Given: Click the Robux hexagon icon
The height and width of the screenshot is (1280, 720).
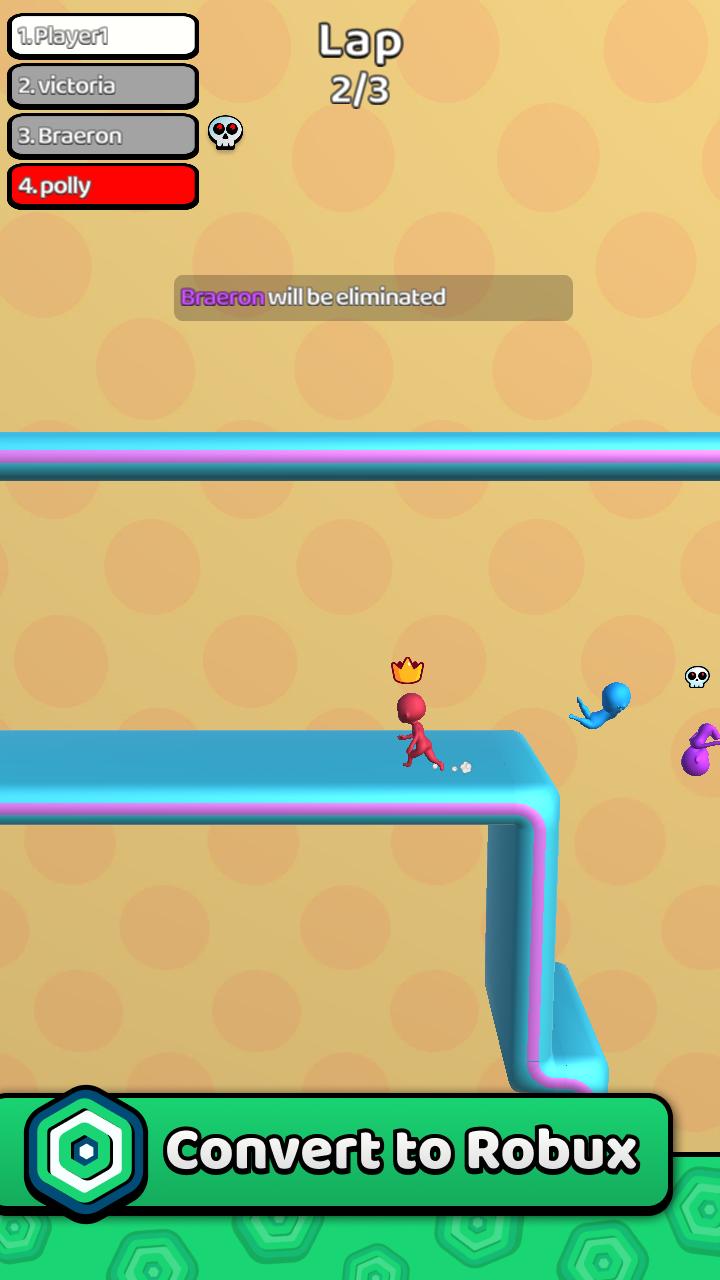Looking at the screenshot, I should point(86,1153).
